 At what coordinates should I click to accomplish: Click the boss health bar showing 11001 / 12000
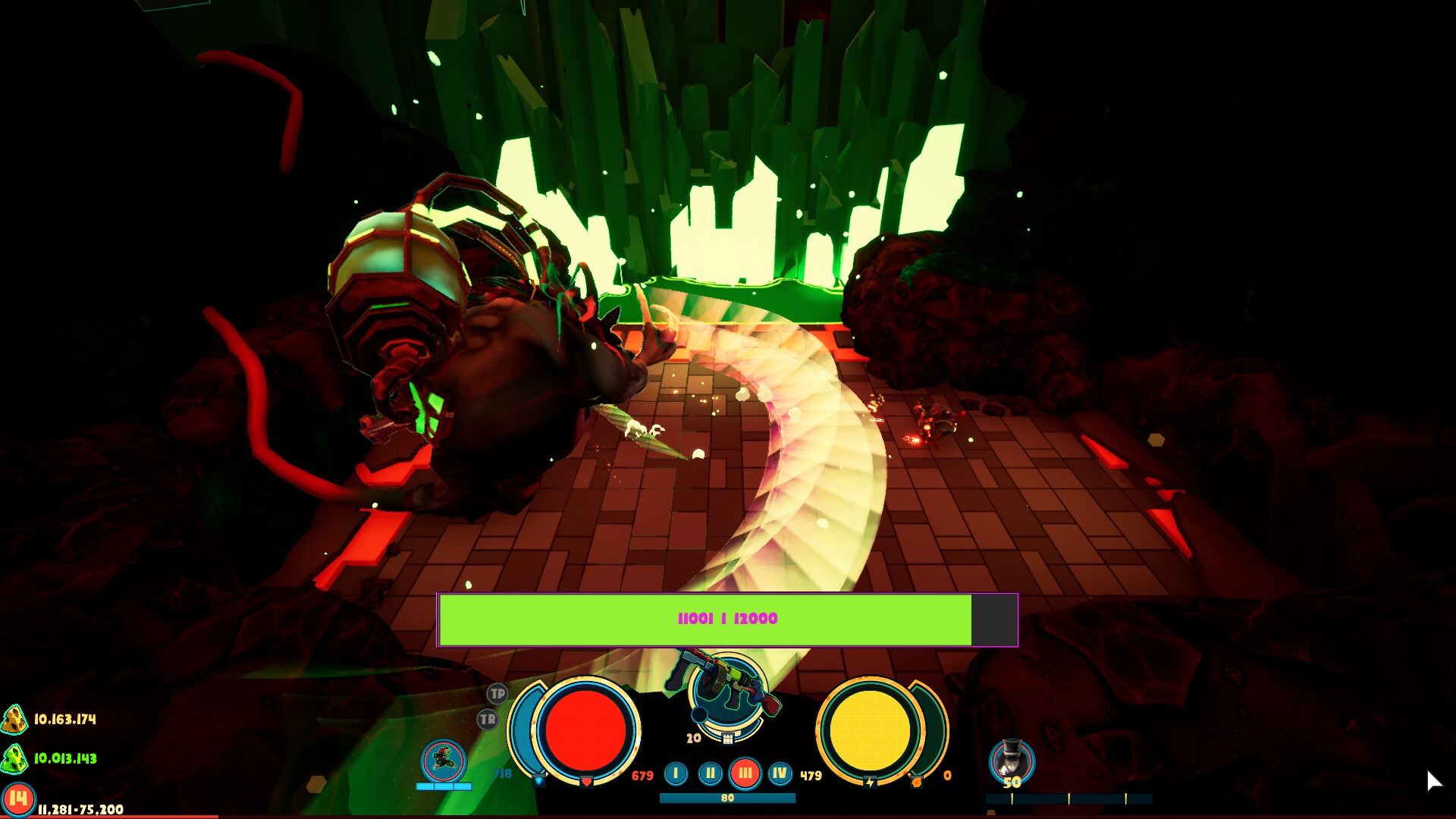[x=726, y=618]
